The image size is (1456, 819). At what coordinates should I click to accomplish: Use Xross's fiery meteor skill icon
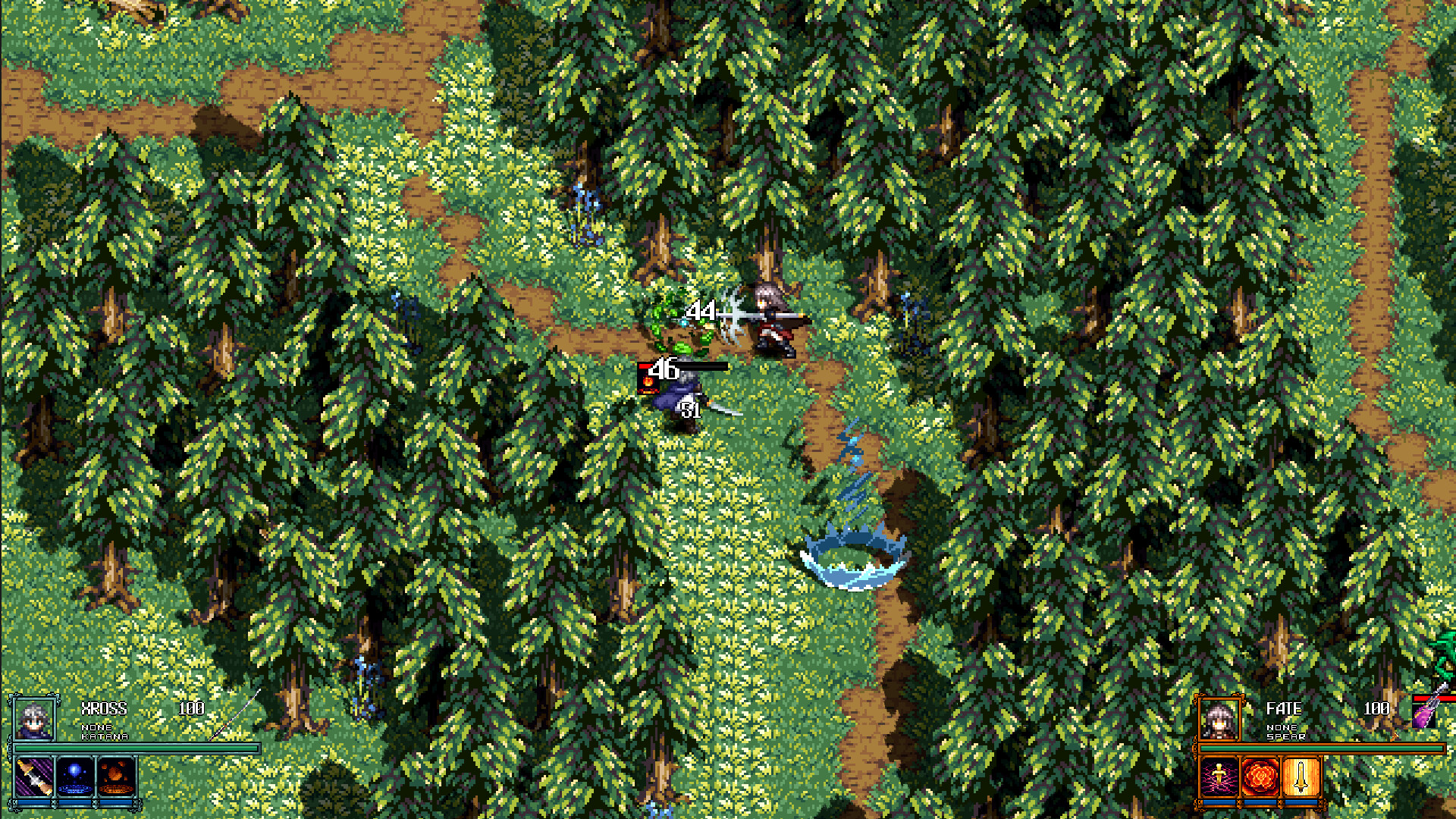click(115, 777)
